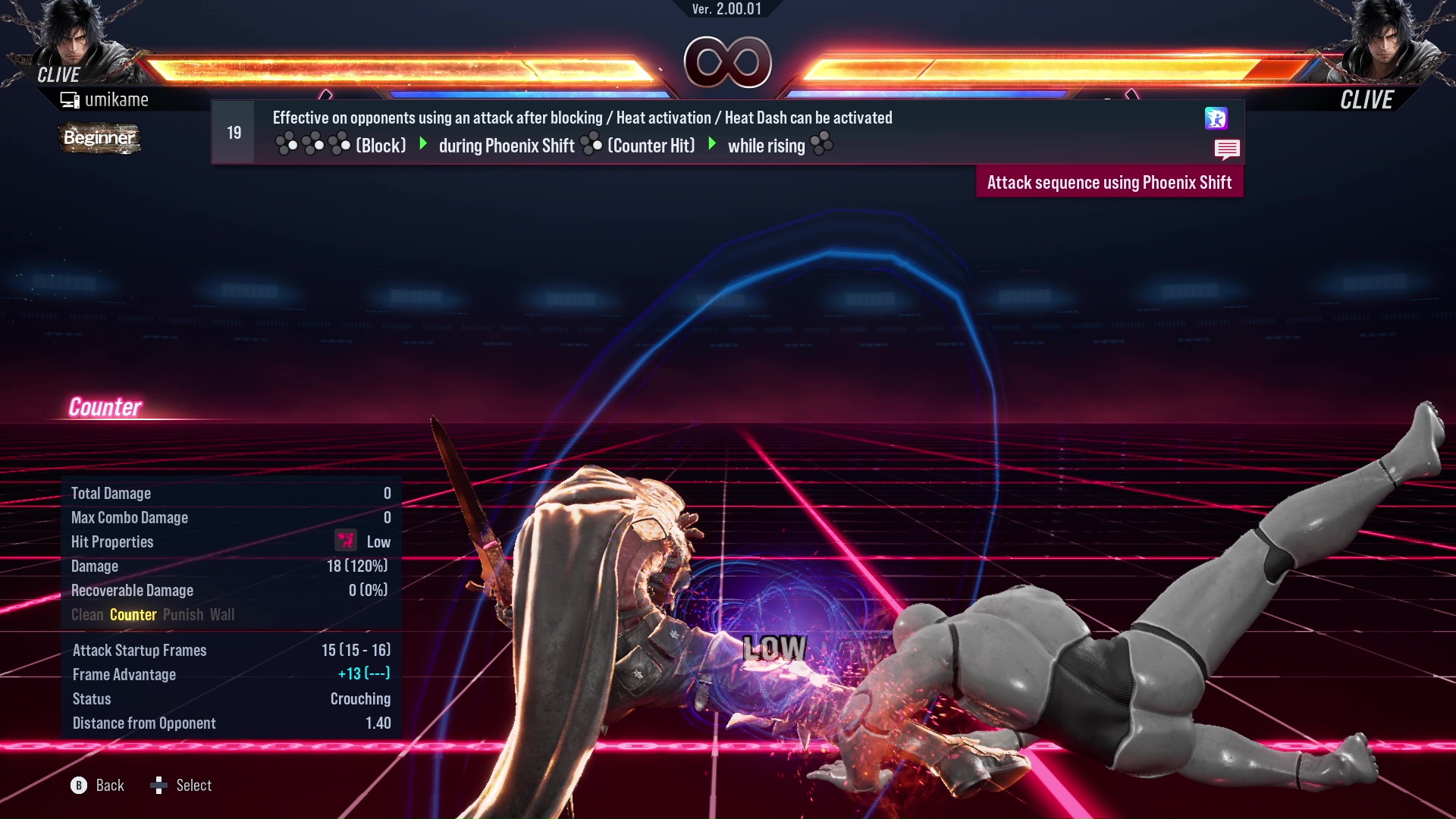Toggle the Counter filter in the data panel
This screenshot has width=1456, height=819.
[133, 615]
